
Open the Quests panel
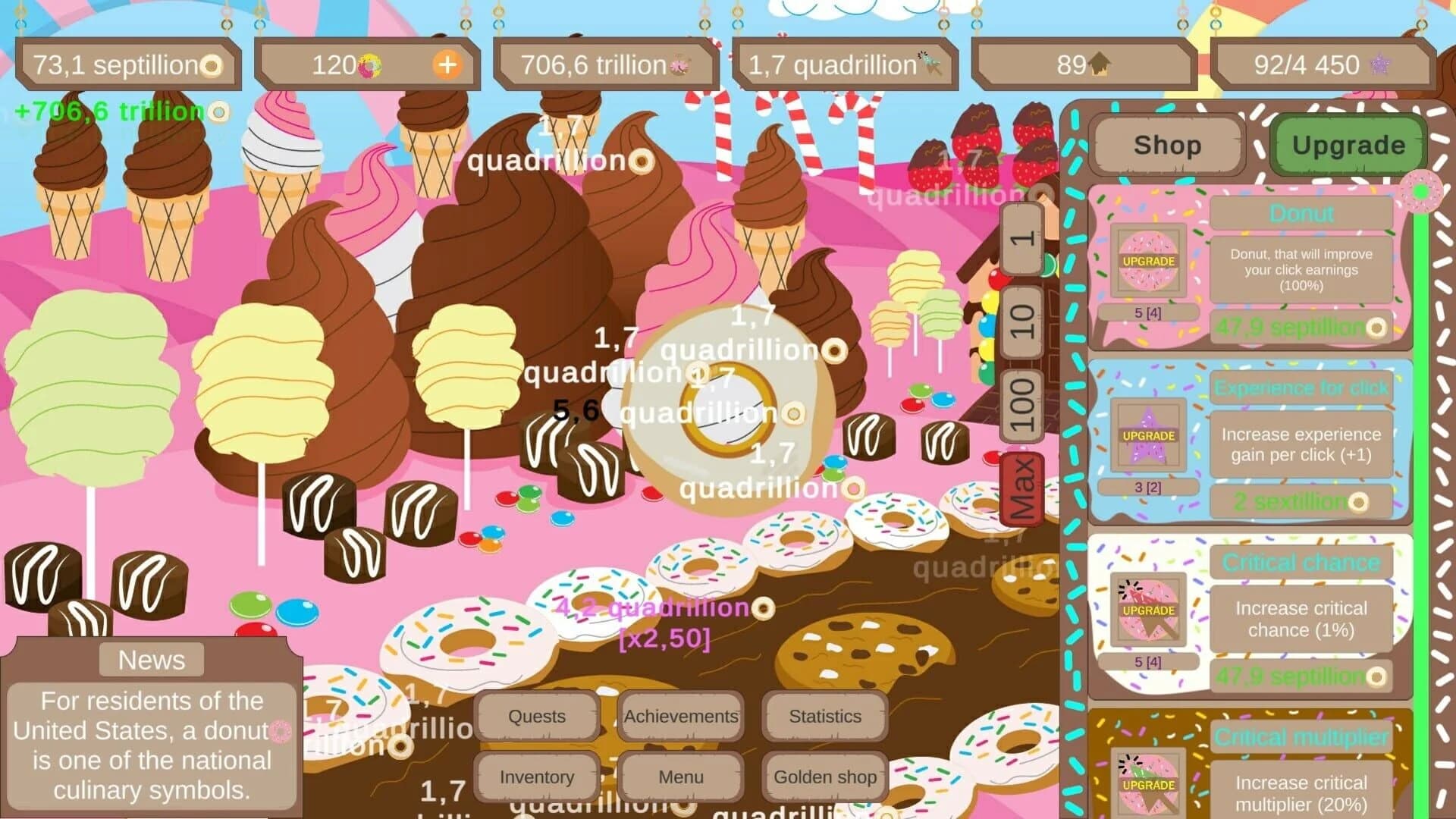536,716
